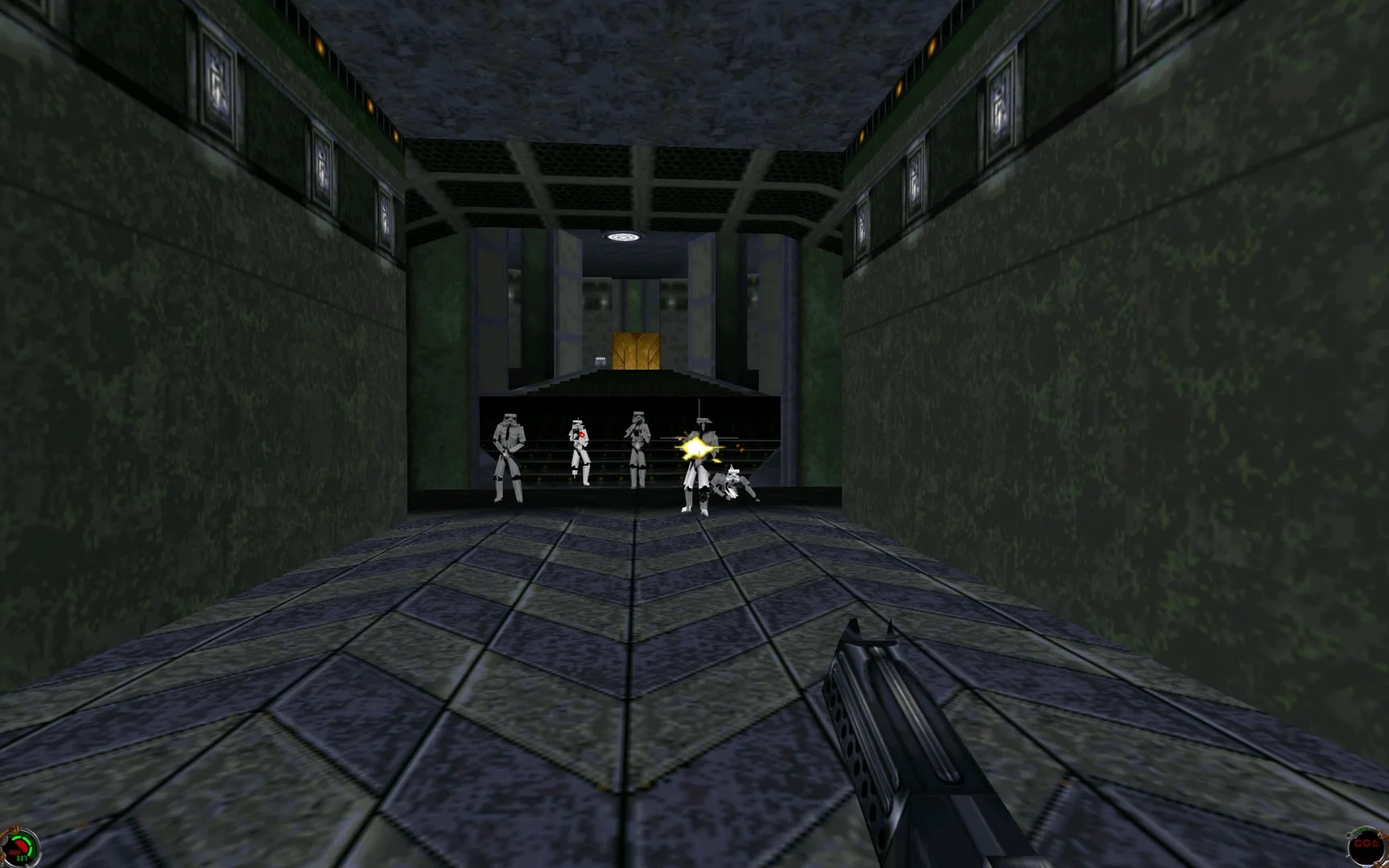Click the ceiling light fixture ahead
The width and height of the screenshot is (1389, 868).
click(x=623, y=236)
